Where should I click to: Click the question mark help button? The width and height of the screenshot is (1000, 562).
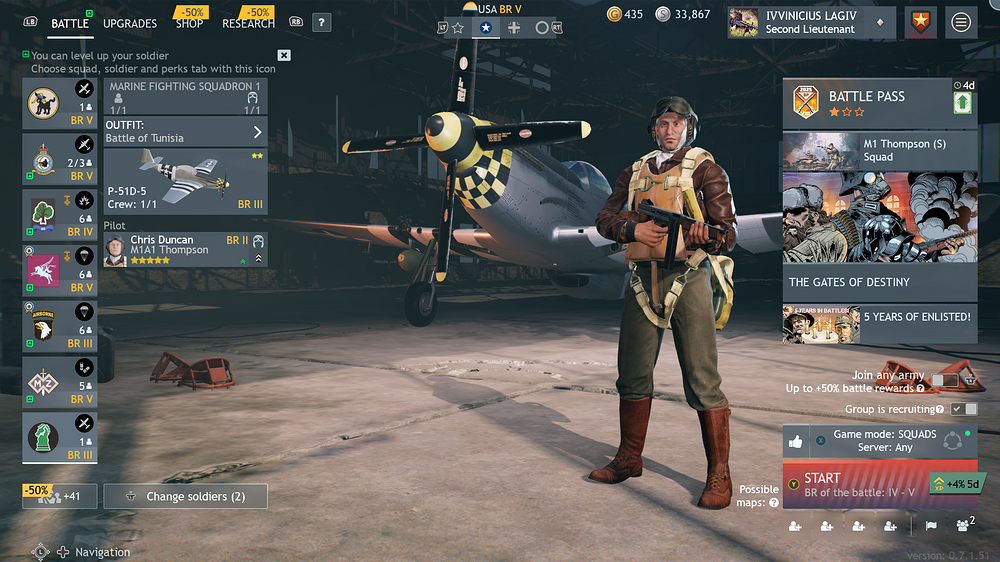pyautogui.click(x=321, y=22)
